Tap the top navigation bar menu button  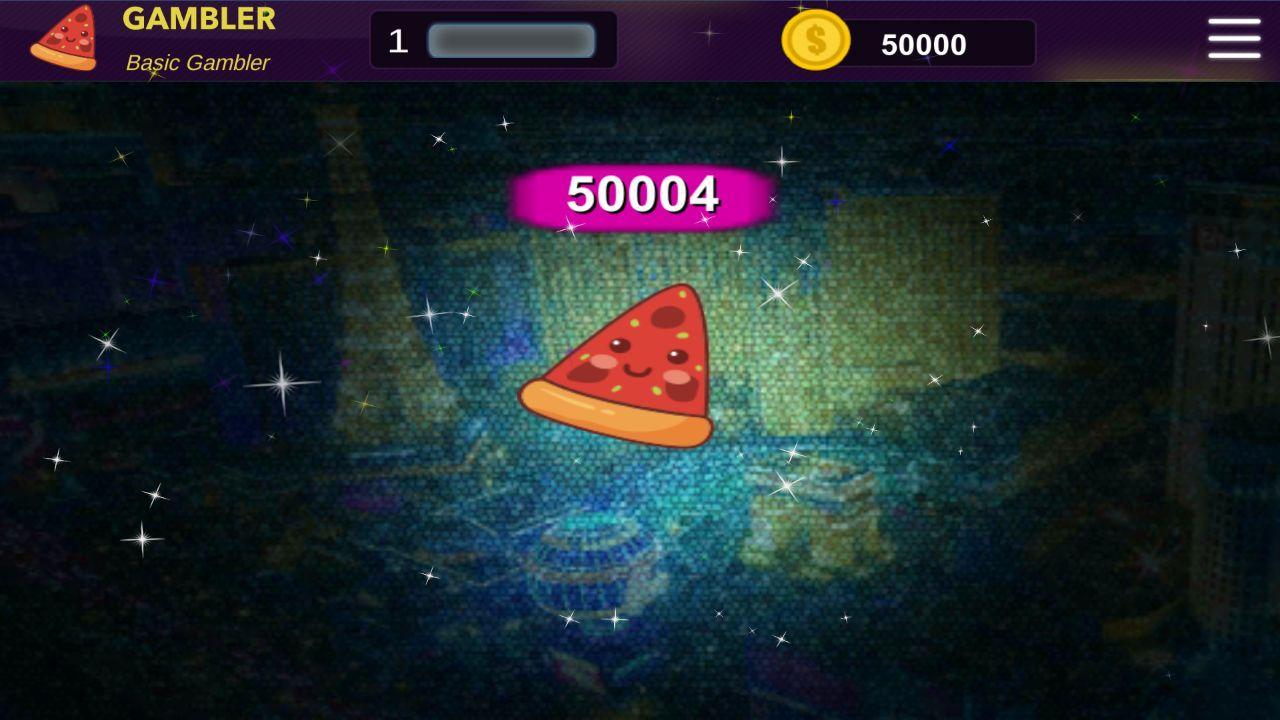pos(1233,40)
